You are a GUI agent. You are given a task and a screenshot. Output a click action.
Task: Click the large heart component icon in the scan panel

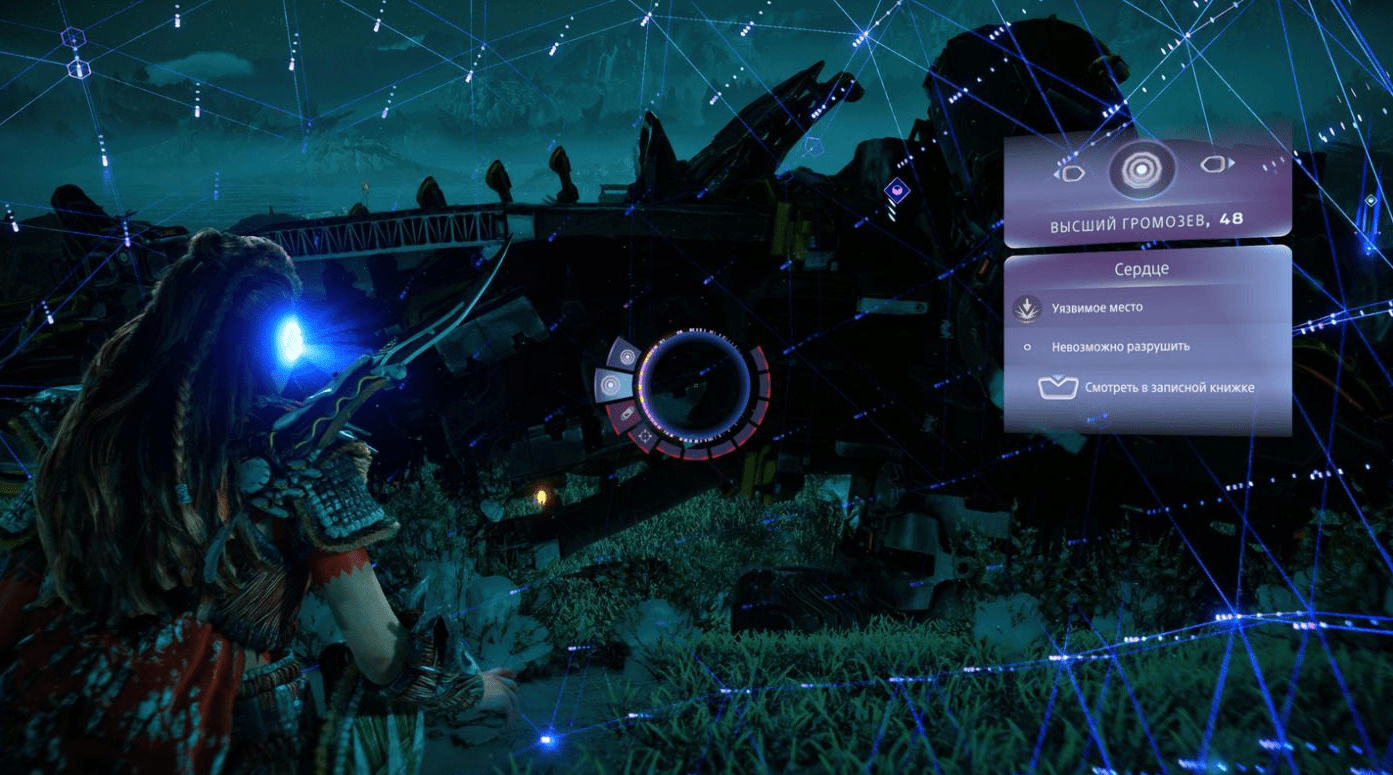coord(1143,171)
